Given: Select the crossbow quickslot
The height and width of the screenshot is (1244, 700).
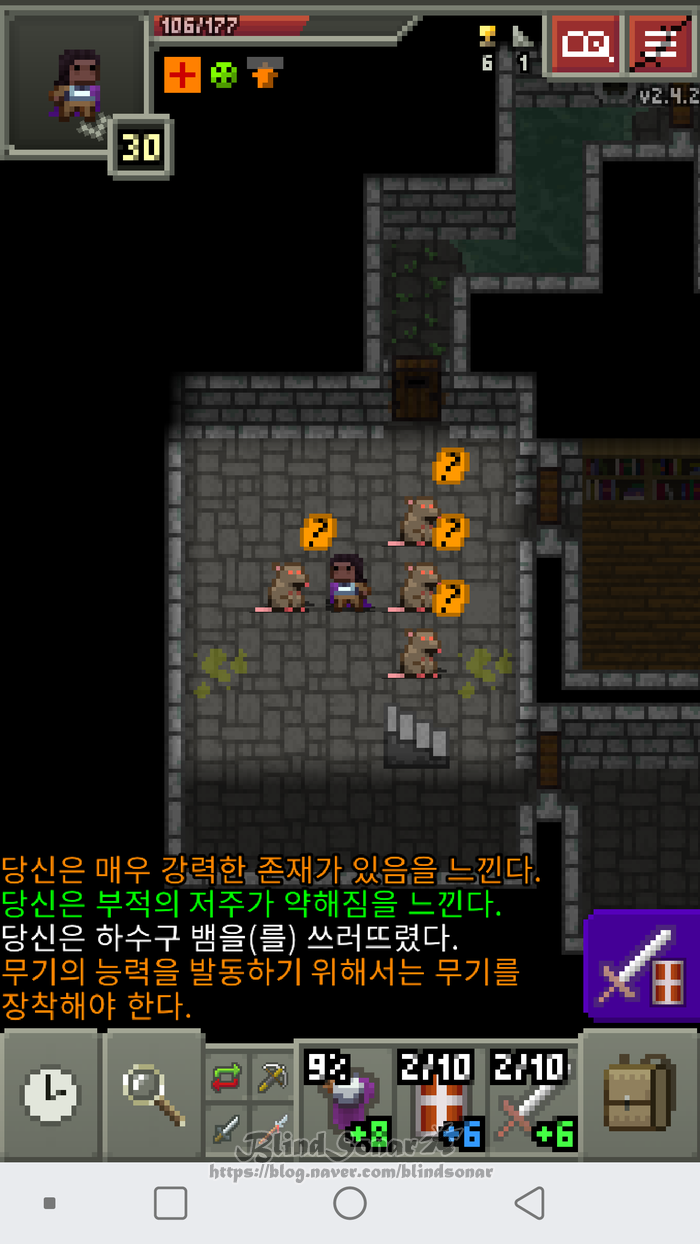Looking at the screenshot, I should pos(271,1076).
